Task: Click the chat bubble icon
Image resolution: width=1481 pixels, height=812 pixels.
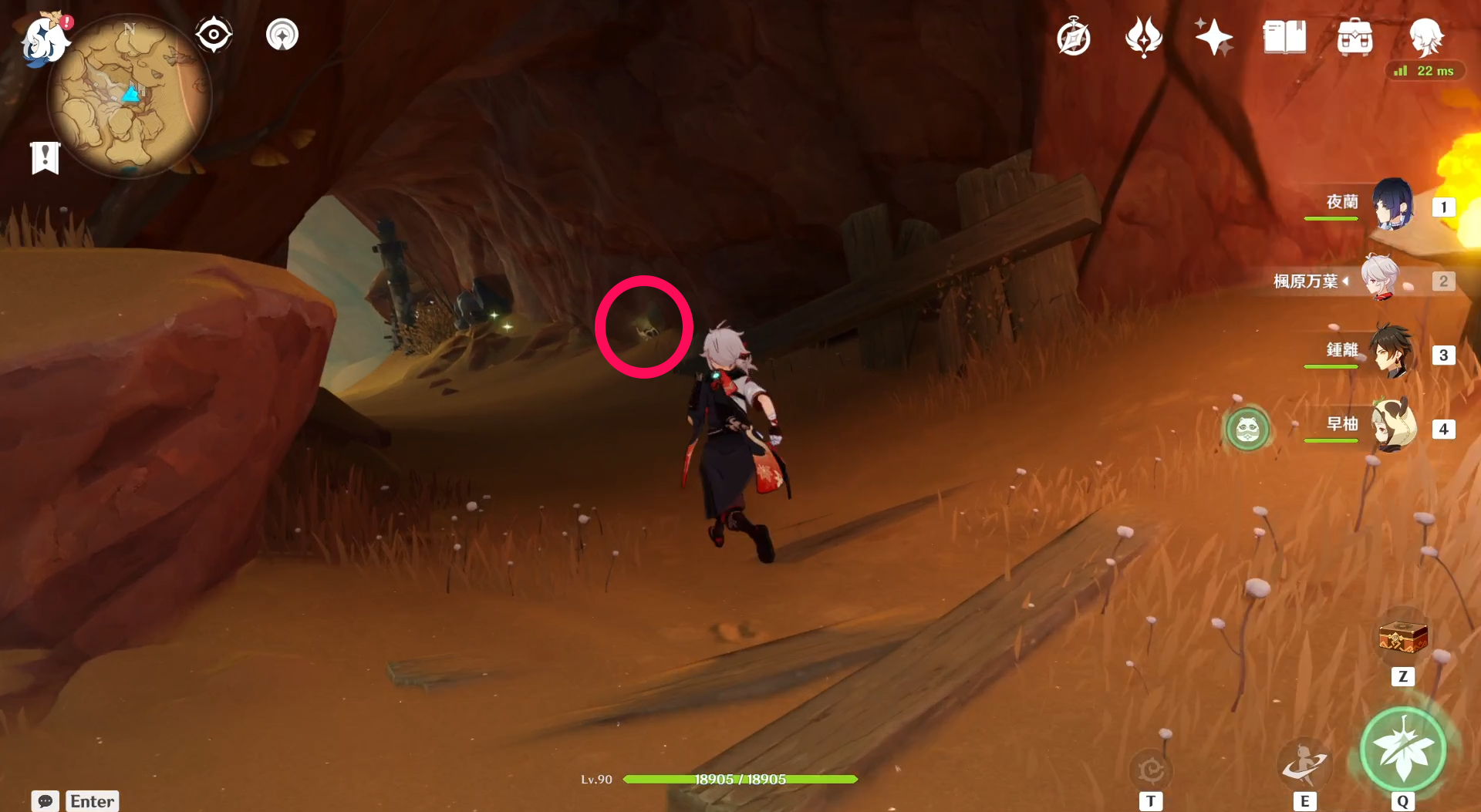Action: click(x=46, y=801)
